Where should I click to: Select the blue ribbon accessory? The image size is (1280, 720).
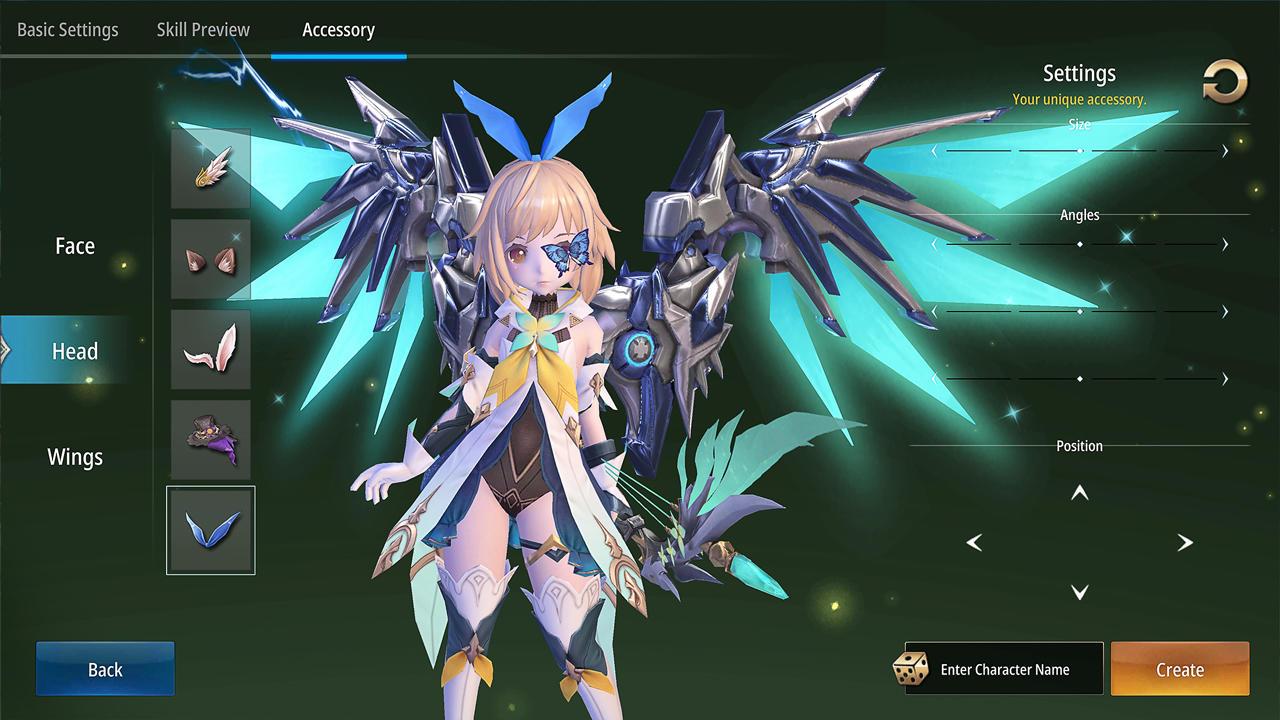point(210,530)
